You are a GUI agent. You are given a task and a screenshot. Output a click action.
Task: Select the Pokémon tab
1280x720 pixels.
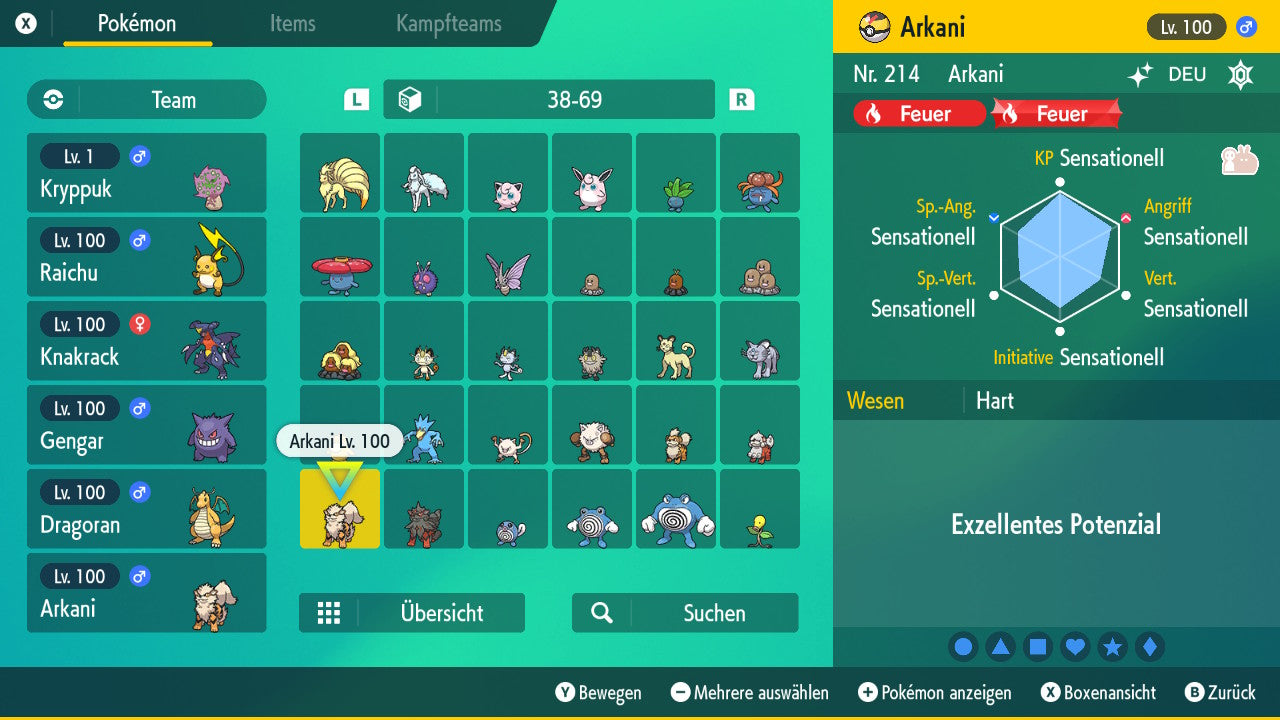[137, 24]
